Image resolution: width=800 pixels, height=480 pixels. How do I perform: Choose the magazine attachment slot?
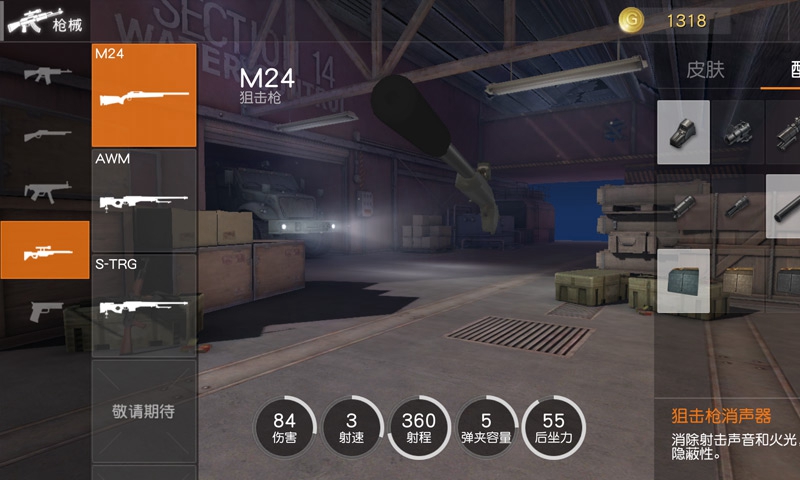coord(684,281)
